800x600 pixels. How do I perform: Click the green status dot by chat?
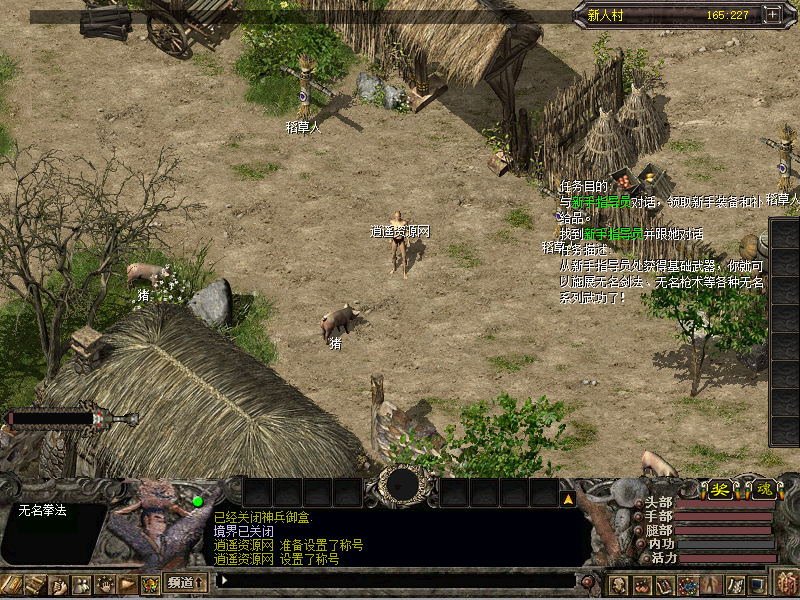click(x=198, y=501)
